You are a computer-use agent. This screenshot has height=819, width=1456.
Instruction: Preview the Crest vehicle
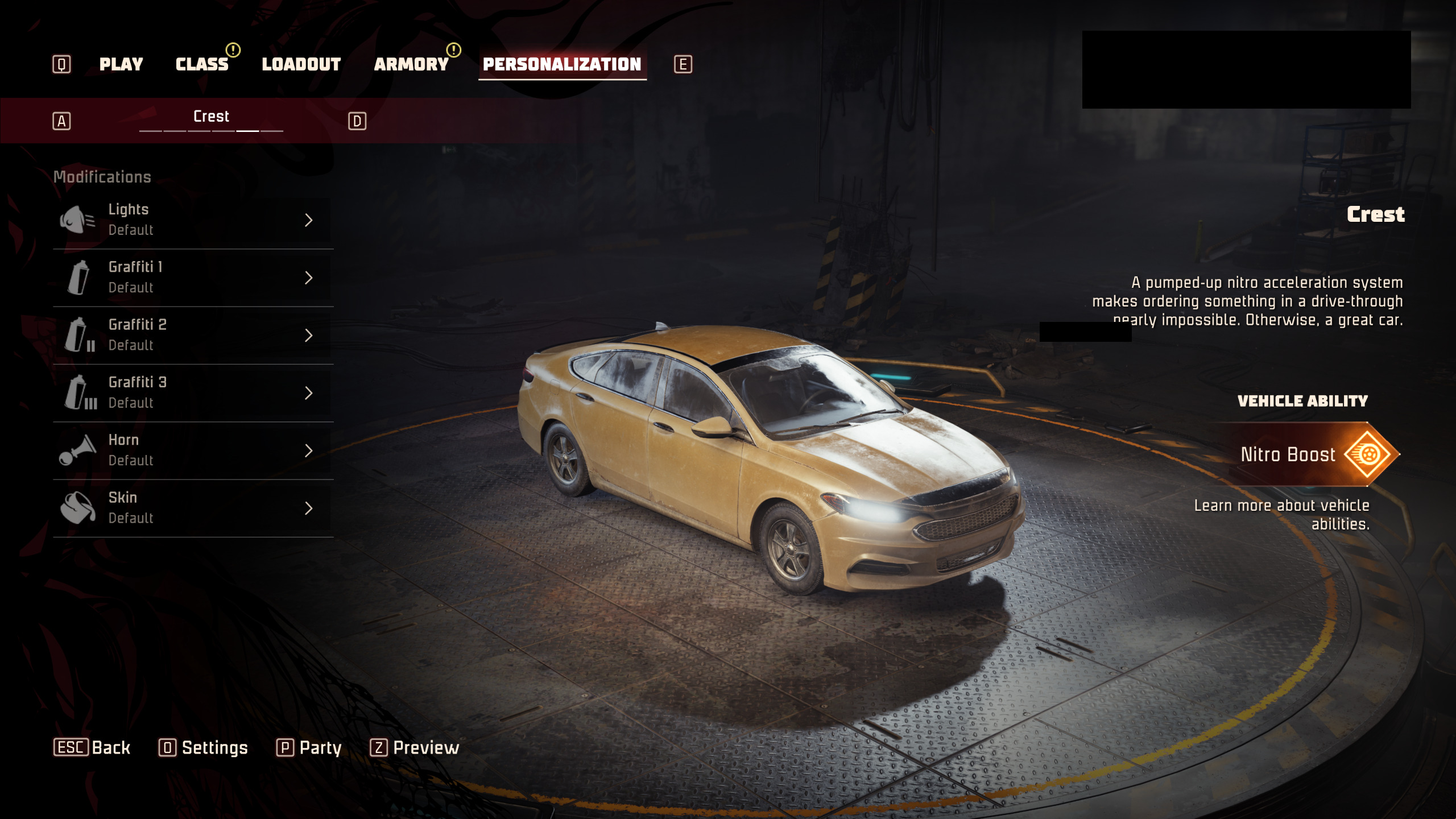click(x=415, y=747)
